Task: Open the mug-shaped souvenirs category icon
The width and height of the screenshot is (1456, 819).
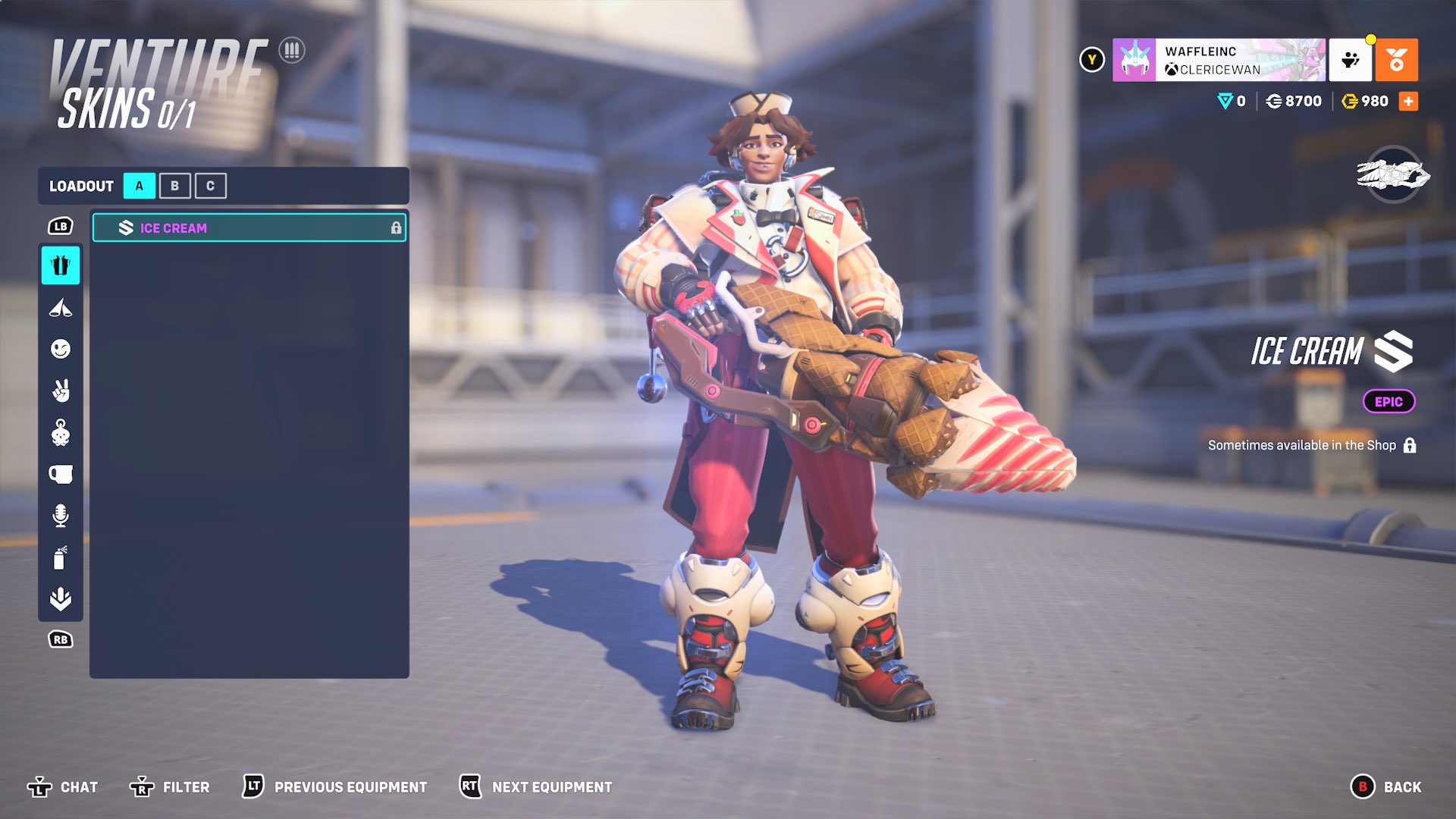Action: click(x=61, y=475)
